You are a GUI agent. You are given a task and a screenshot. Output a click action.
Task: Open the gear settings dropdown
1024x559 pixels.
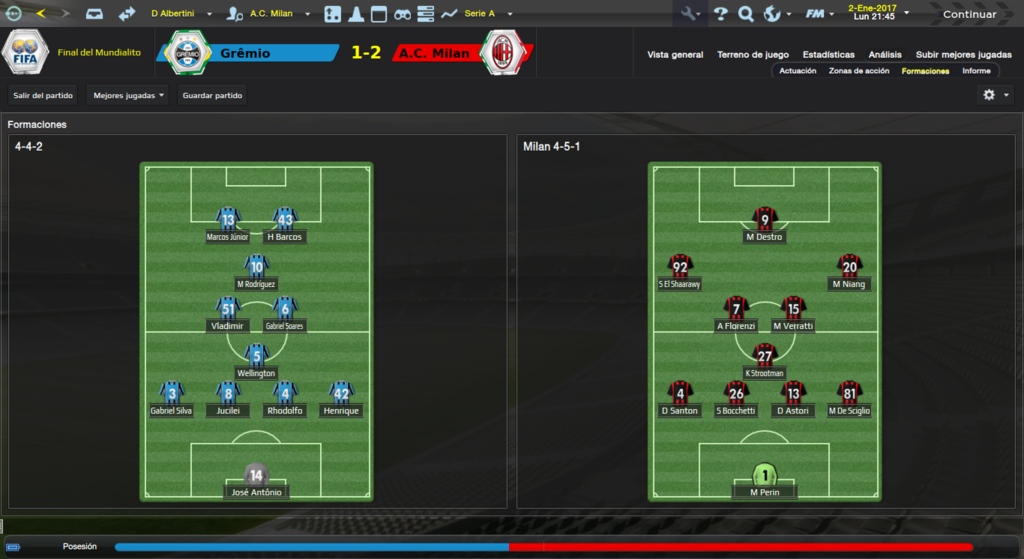pos(995,95)
